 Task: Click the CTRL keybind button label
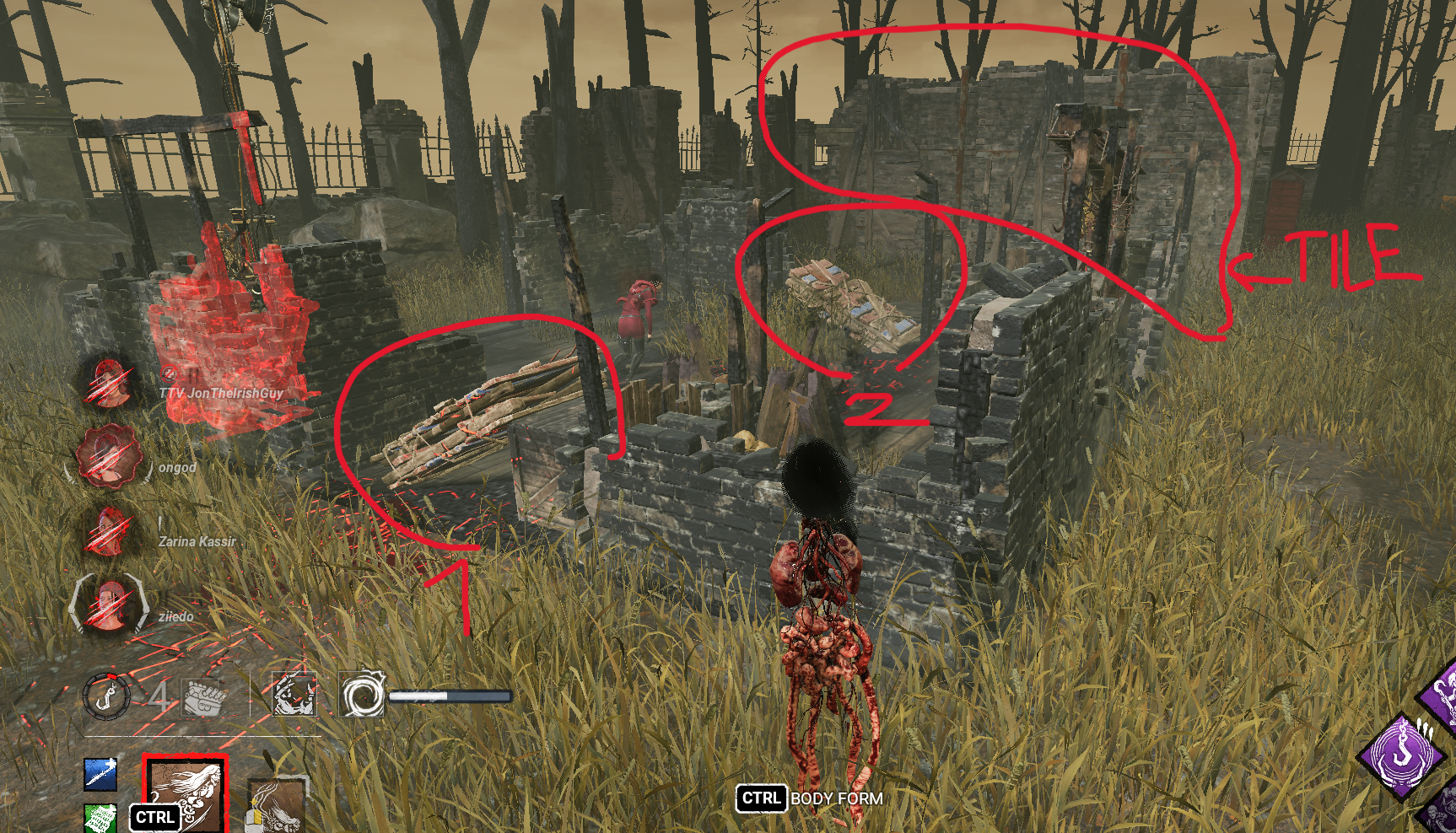click(762, 798)
